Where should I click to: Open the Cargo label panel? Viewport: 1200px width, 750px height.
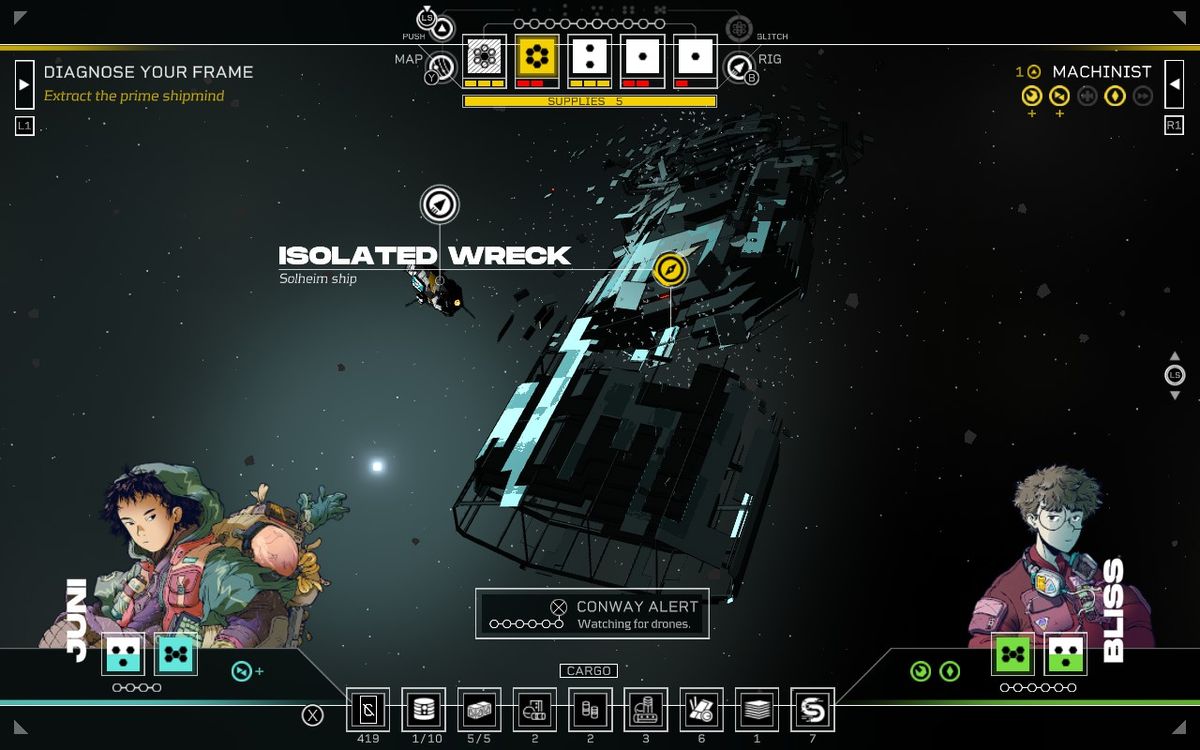click(x=588, y=671)
